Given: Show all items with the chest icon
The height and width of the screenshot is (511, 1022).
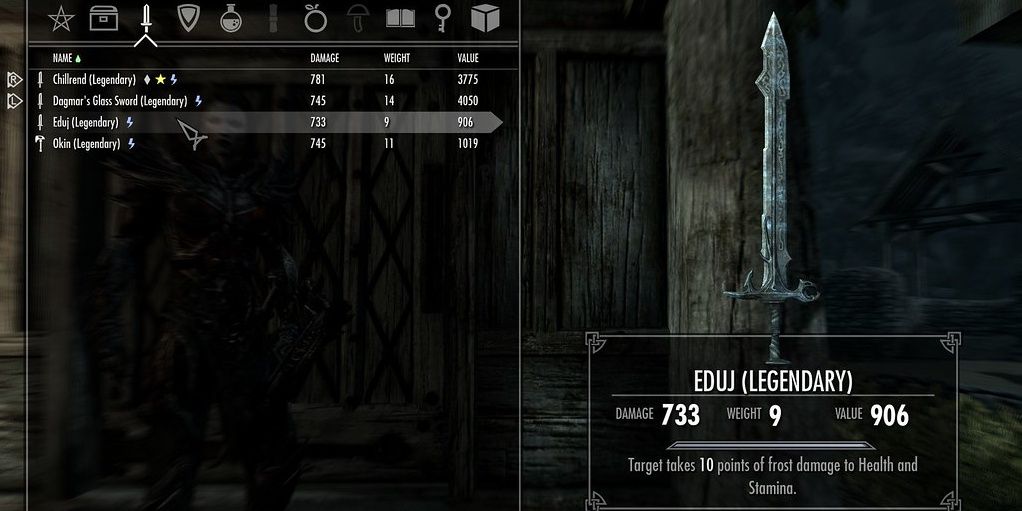Looking at the screenshot, I should (x=102, y=18).
